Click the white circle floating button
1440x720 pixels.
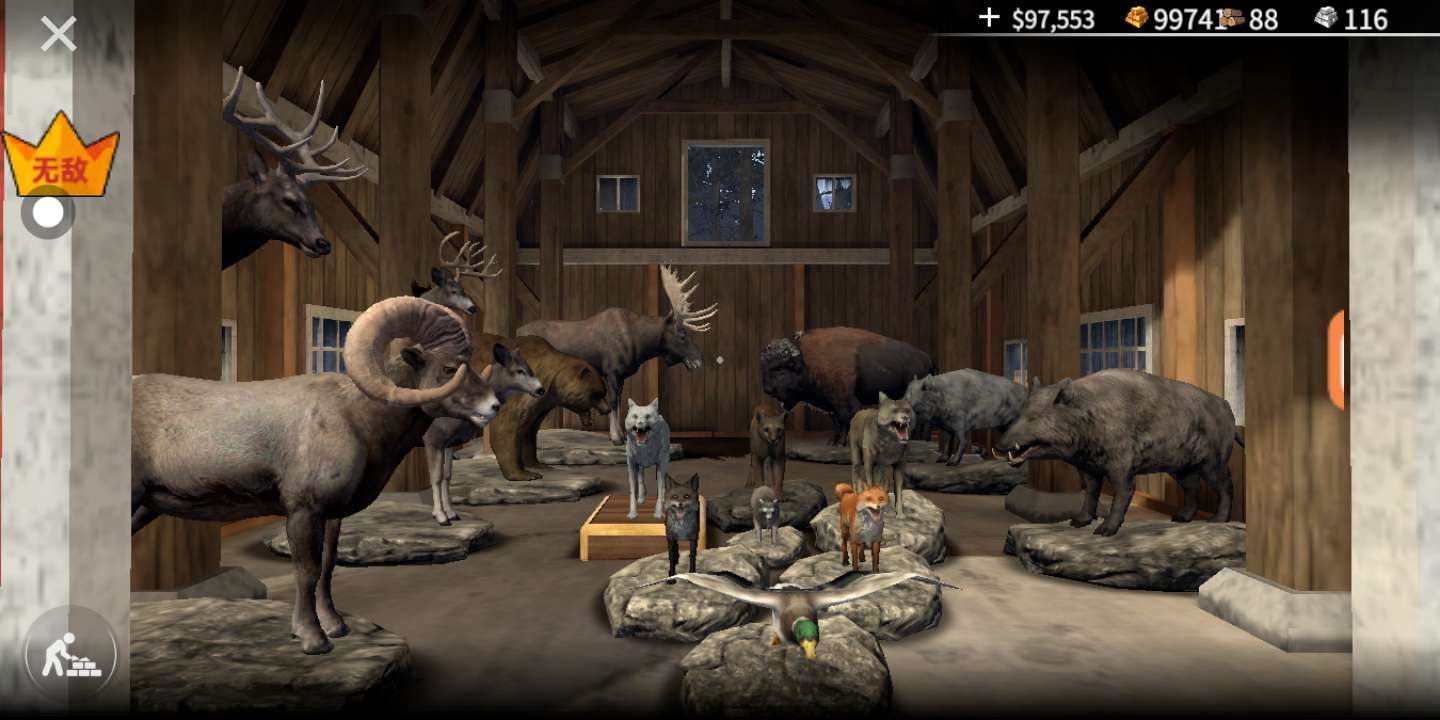(x=47, y=212)
